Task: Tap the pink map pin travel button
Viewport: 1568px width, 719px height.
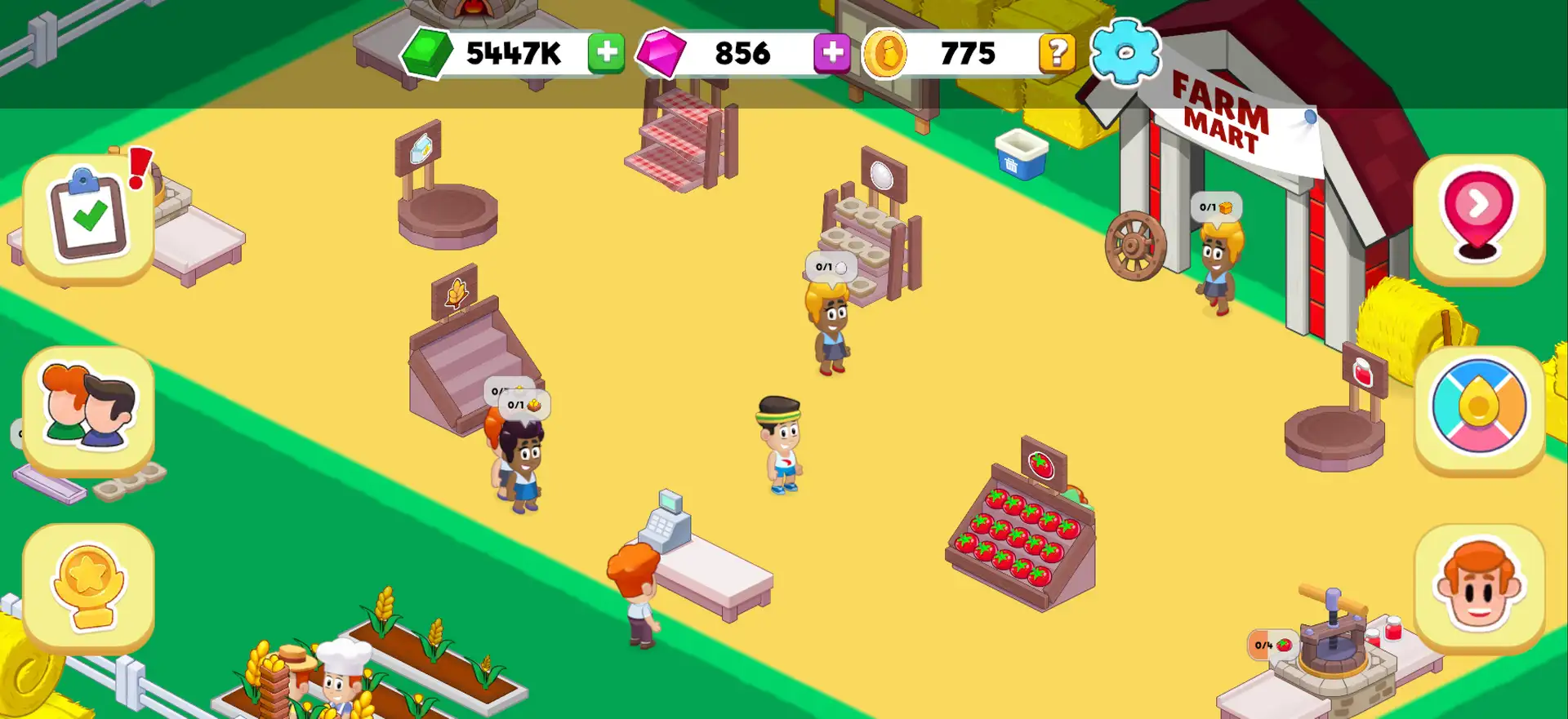Action: (x=1478, y=218)
